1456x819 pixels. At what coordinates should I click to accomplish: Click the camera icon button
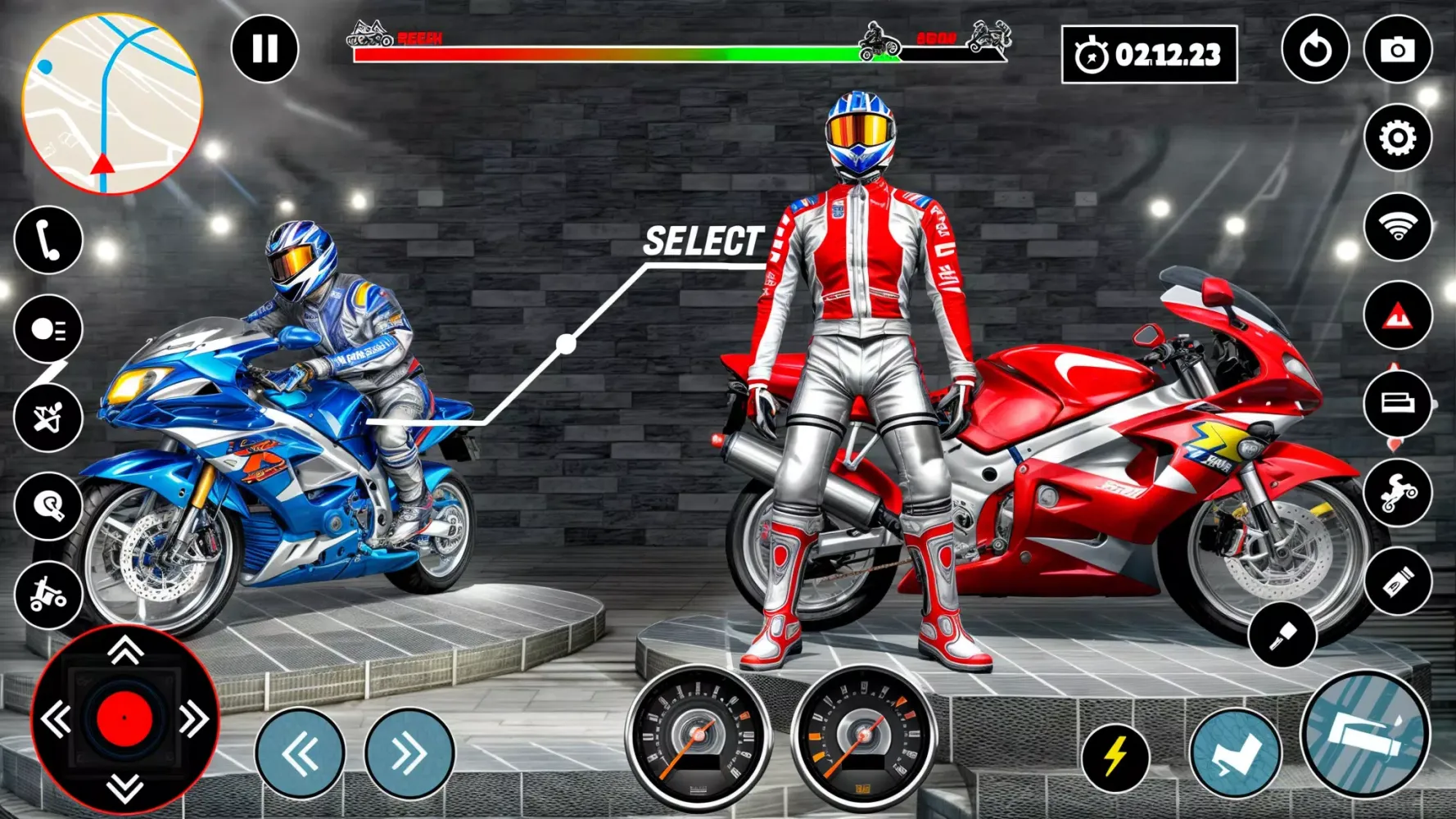pos(1397,51)
